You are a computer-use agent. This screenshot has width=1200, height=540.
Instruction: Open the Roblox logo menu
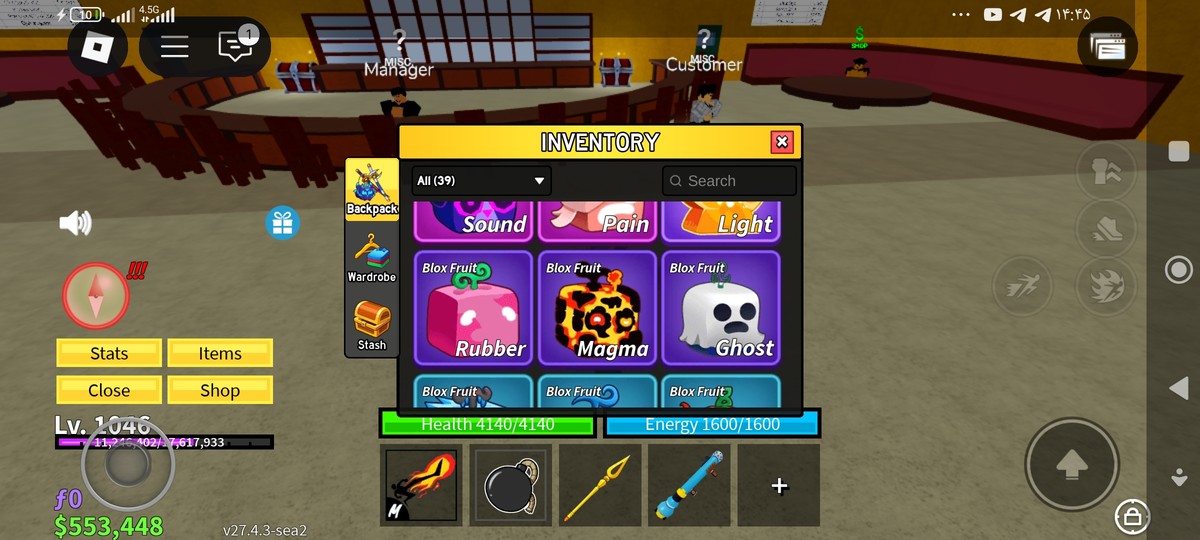[97, 47]
